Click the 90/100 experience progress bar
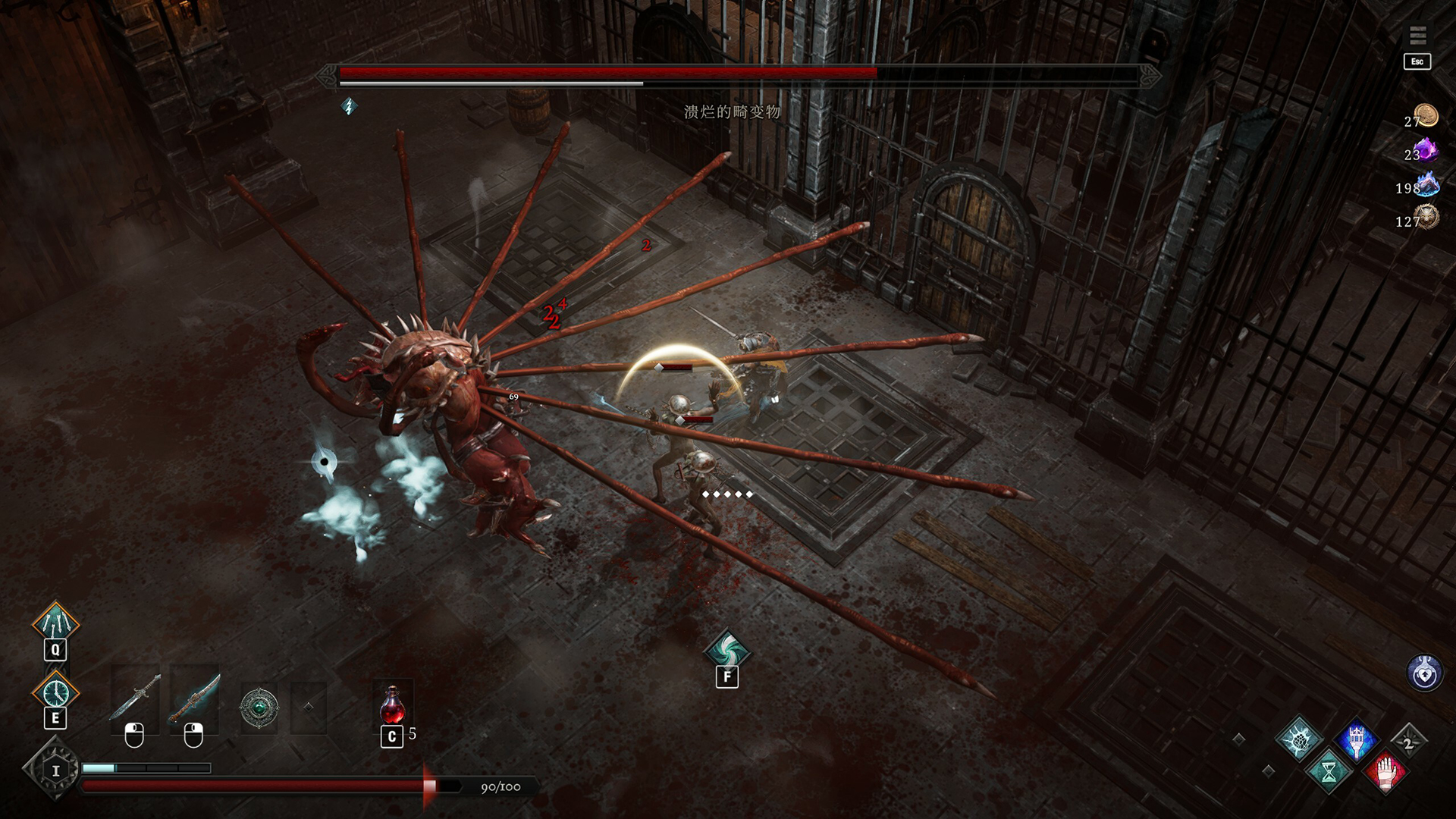This screenshot has height=819, width=1456. tap(303, 786)
